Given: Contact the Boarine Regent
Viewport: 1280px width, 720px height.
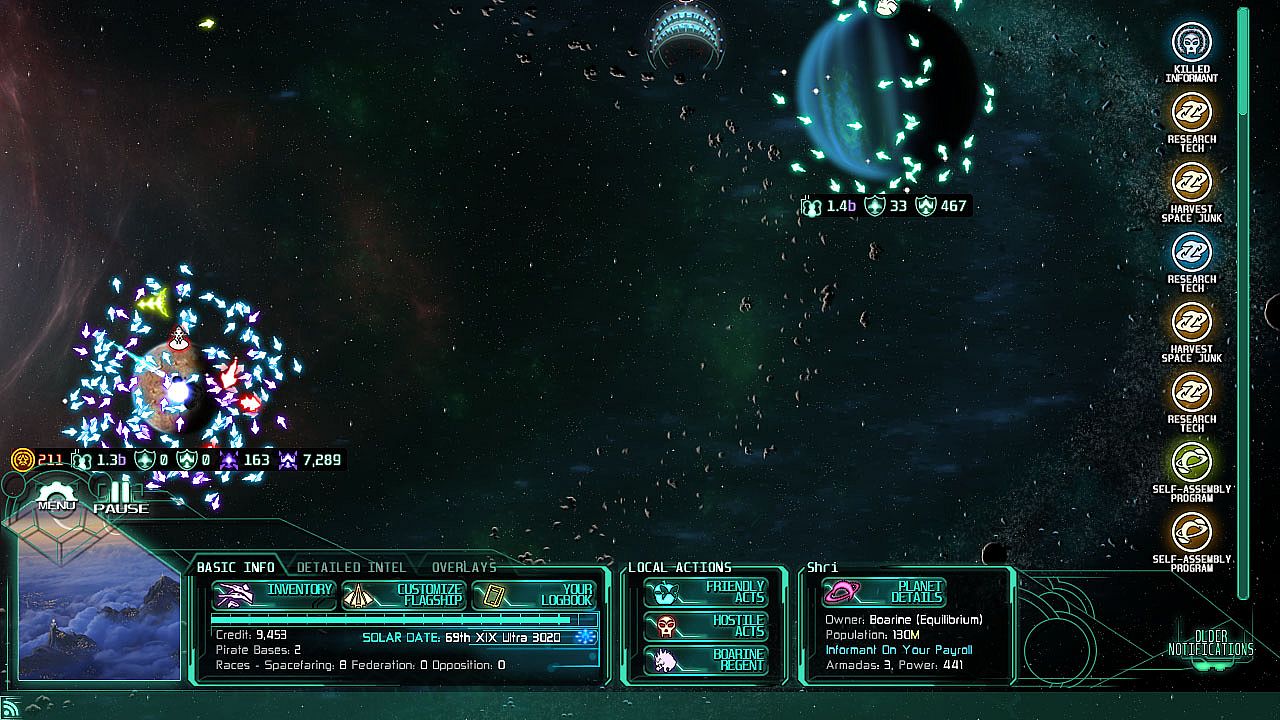Looking at the screenshot, I should click(706, 660).
